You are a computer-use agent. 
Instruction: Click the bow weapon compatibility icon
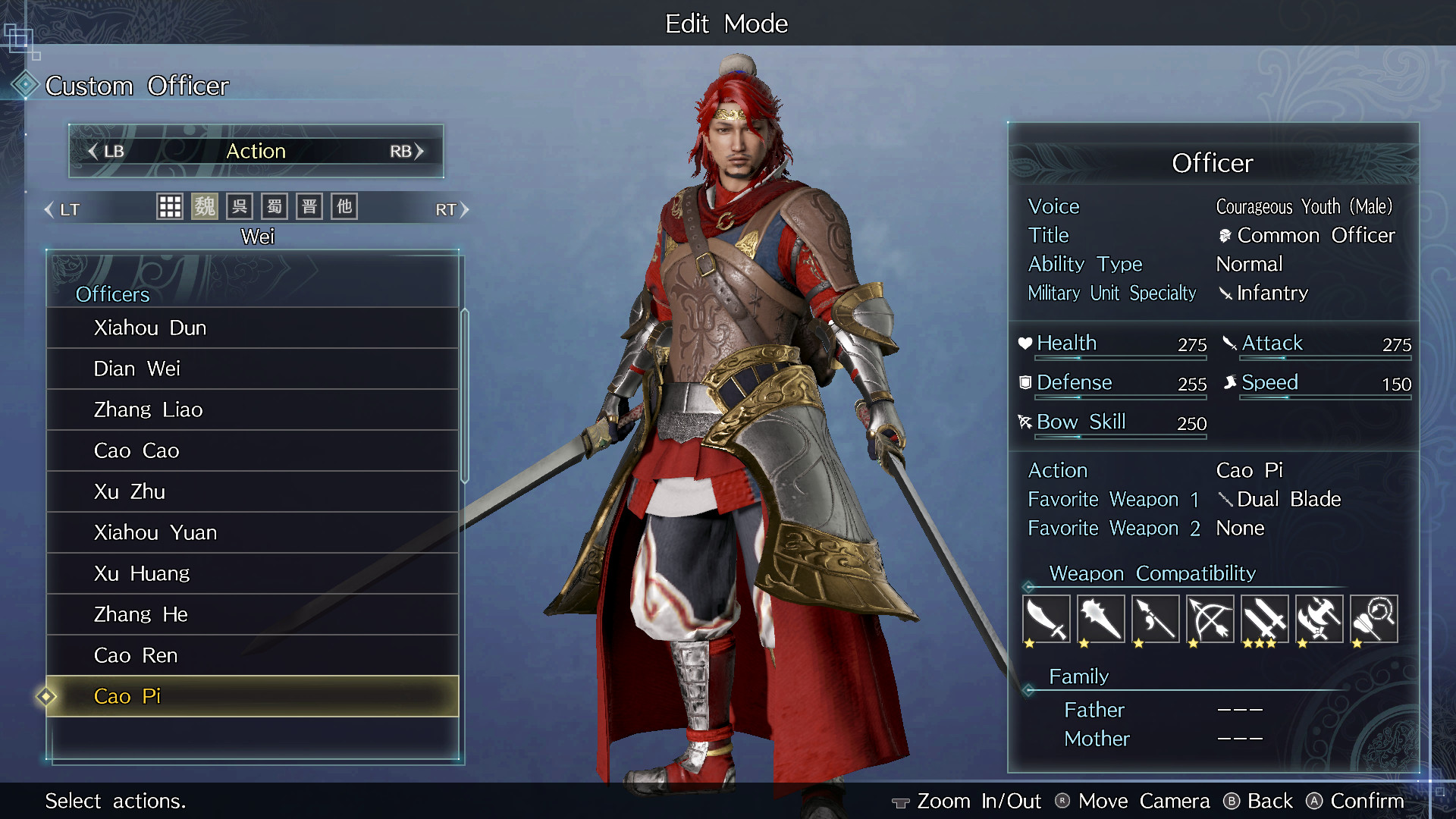click(x=1210, y=619)
